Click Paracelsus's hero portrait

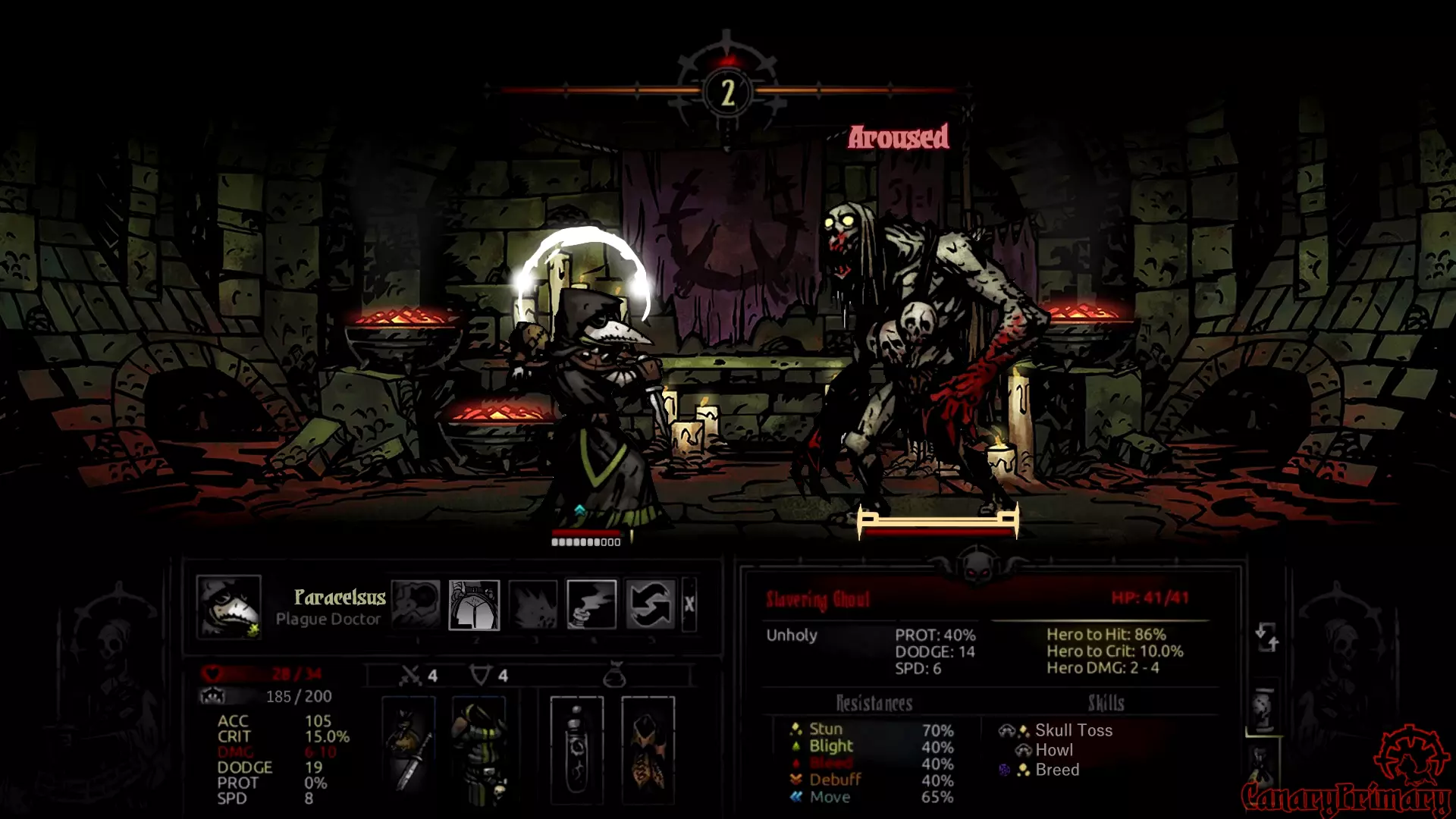(x=228, y=606)
